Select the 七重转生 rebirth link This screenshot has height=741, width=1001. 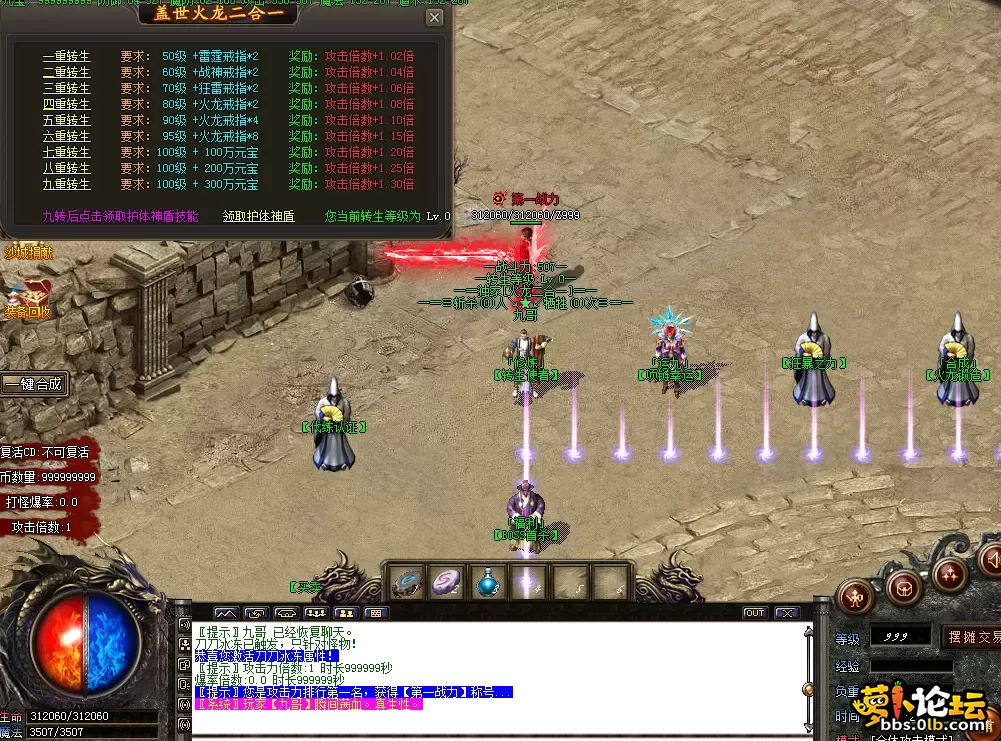pos(66,153)
